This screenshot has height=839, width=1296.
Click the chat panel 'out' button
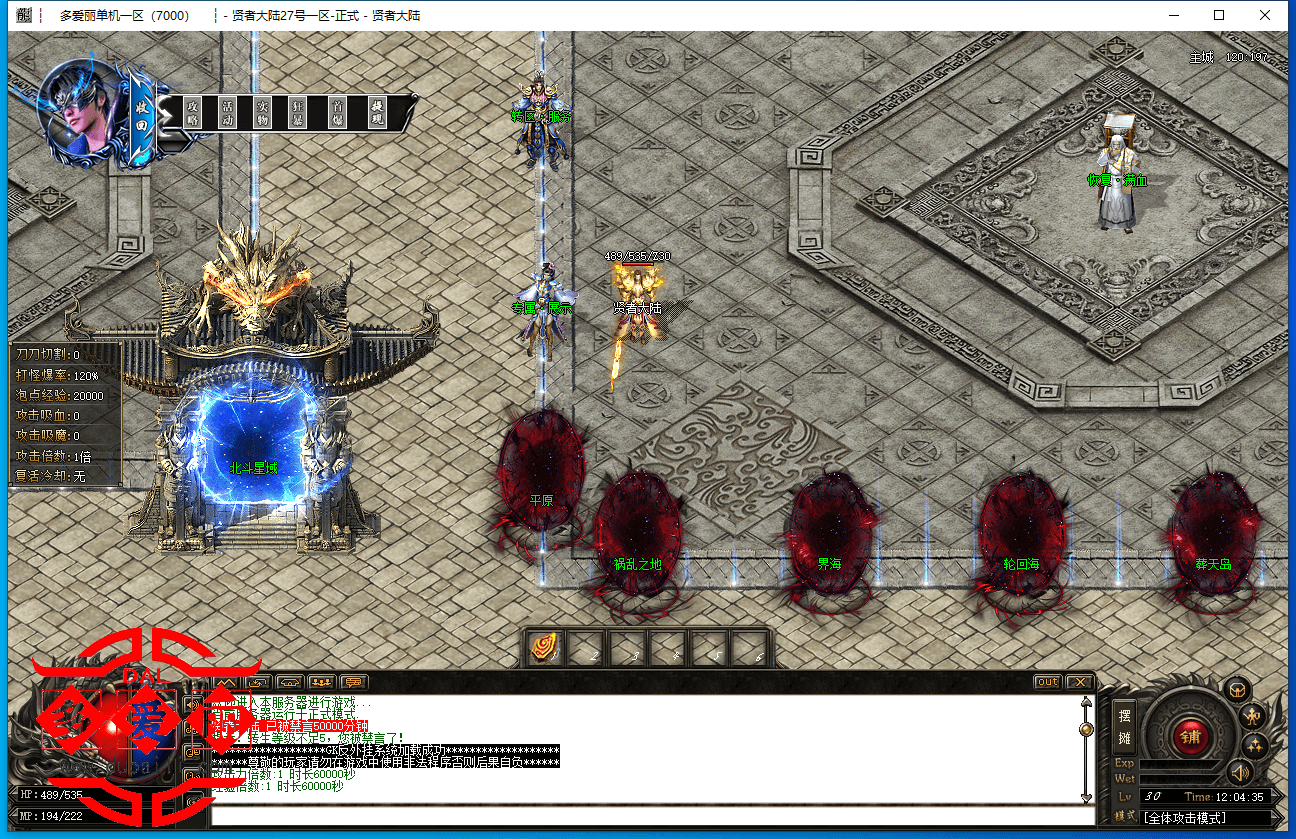pyautogui.click(x=1047, y=682)
